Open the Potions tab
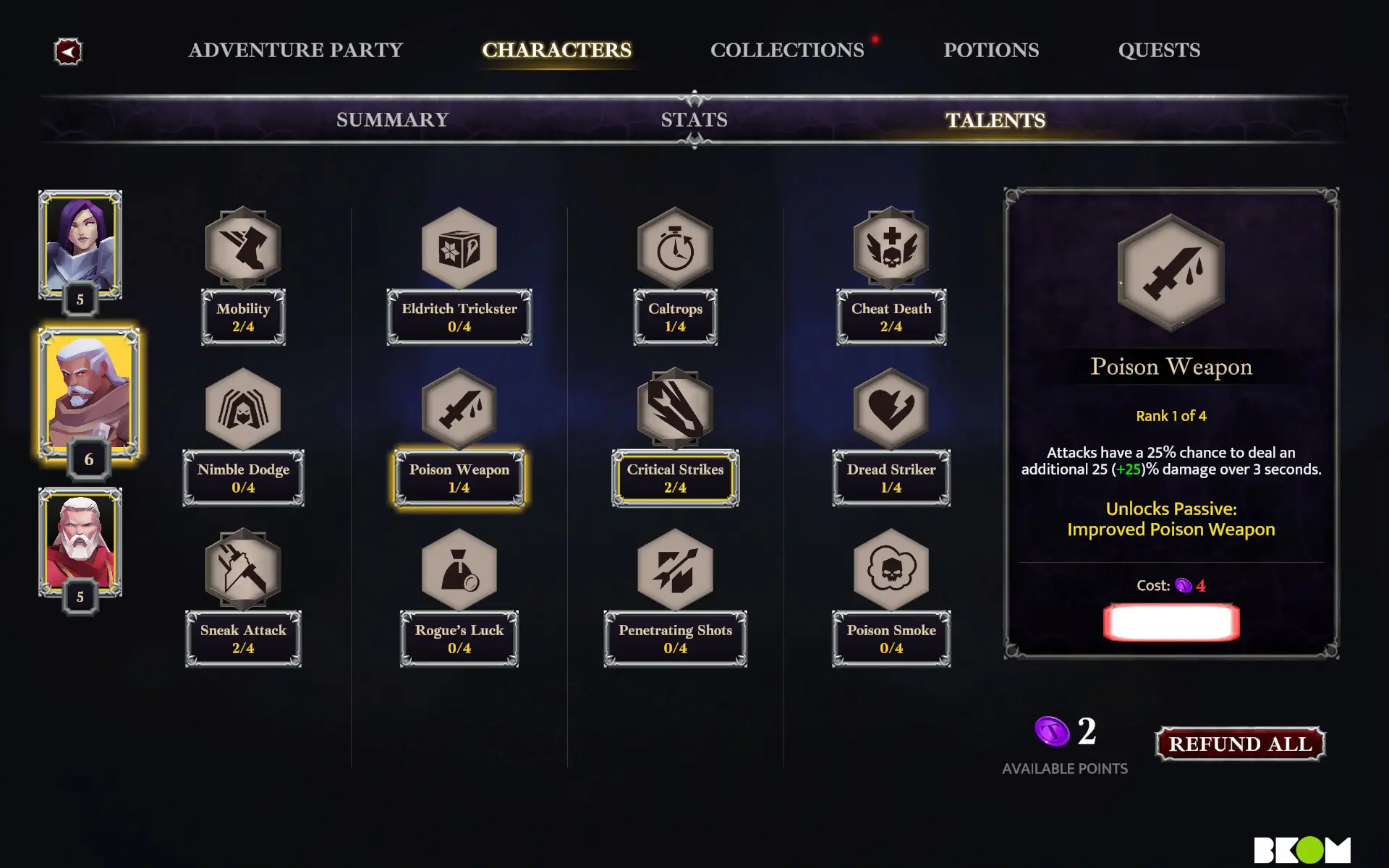 (x=990, y=50)
